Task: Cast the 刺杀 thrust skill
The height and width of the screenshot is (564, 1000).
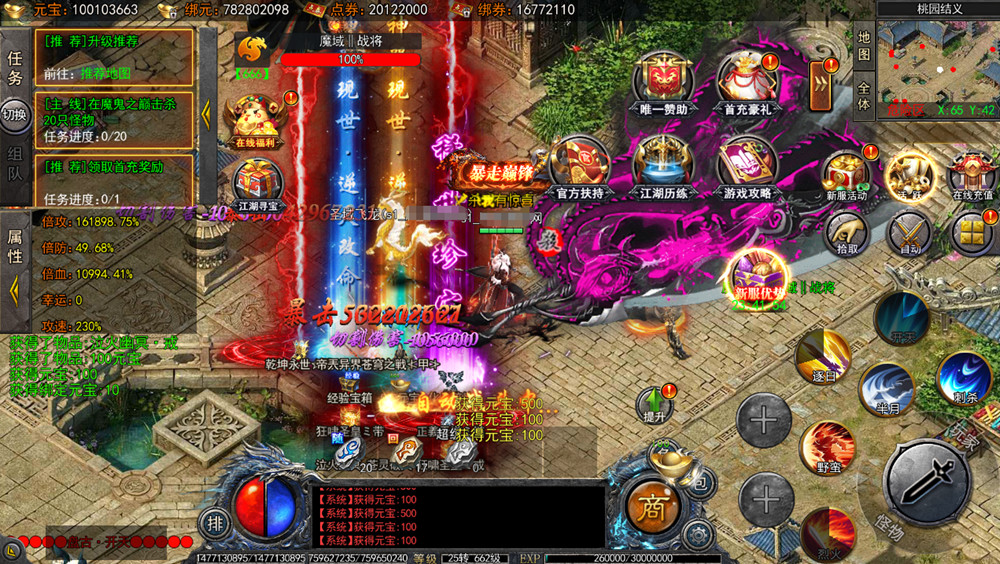Action: [x=964, y=378]
